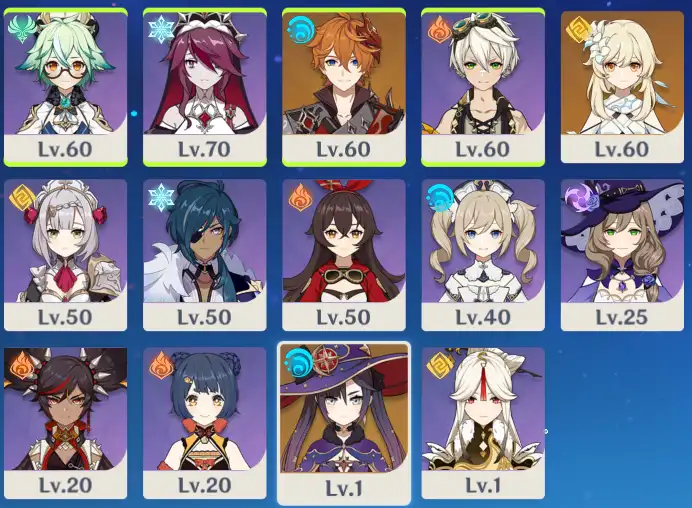This screenshot has width=692, height=508.
Task: Pick Kaeya with the eyepatch
Action: (x=204, y=255)
